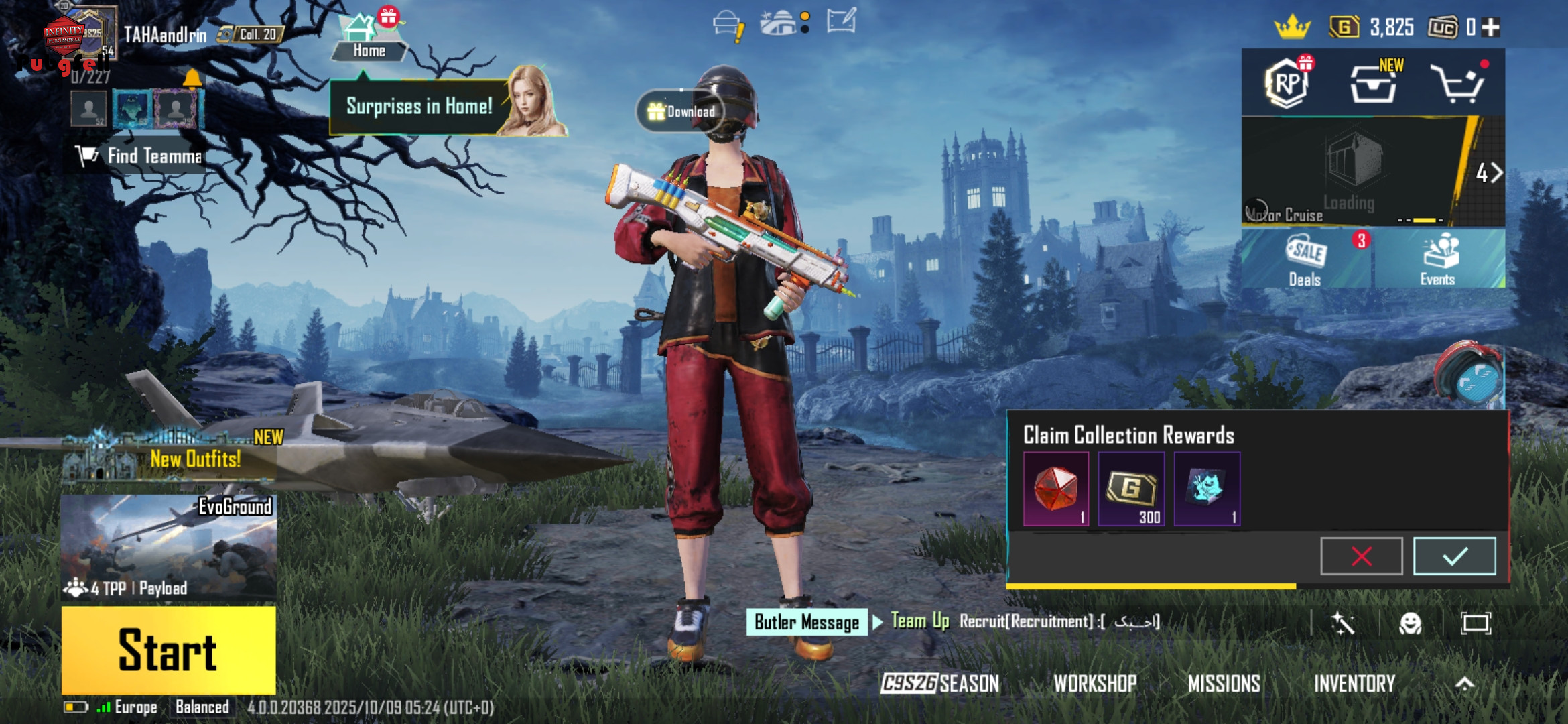
Task: Open the Inventory menu
Action: click(1354, 684)
